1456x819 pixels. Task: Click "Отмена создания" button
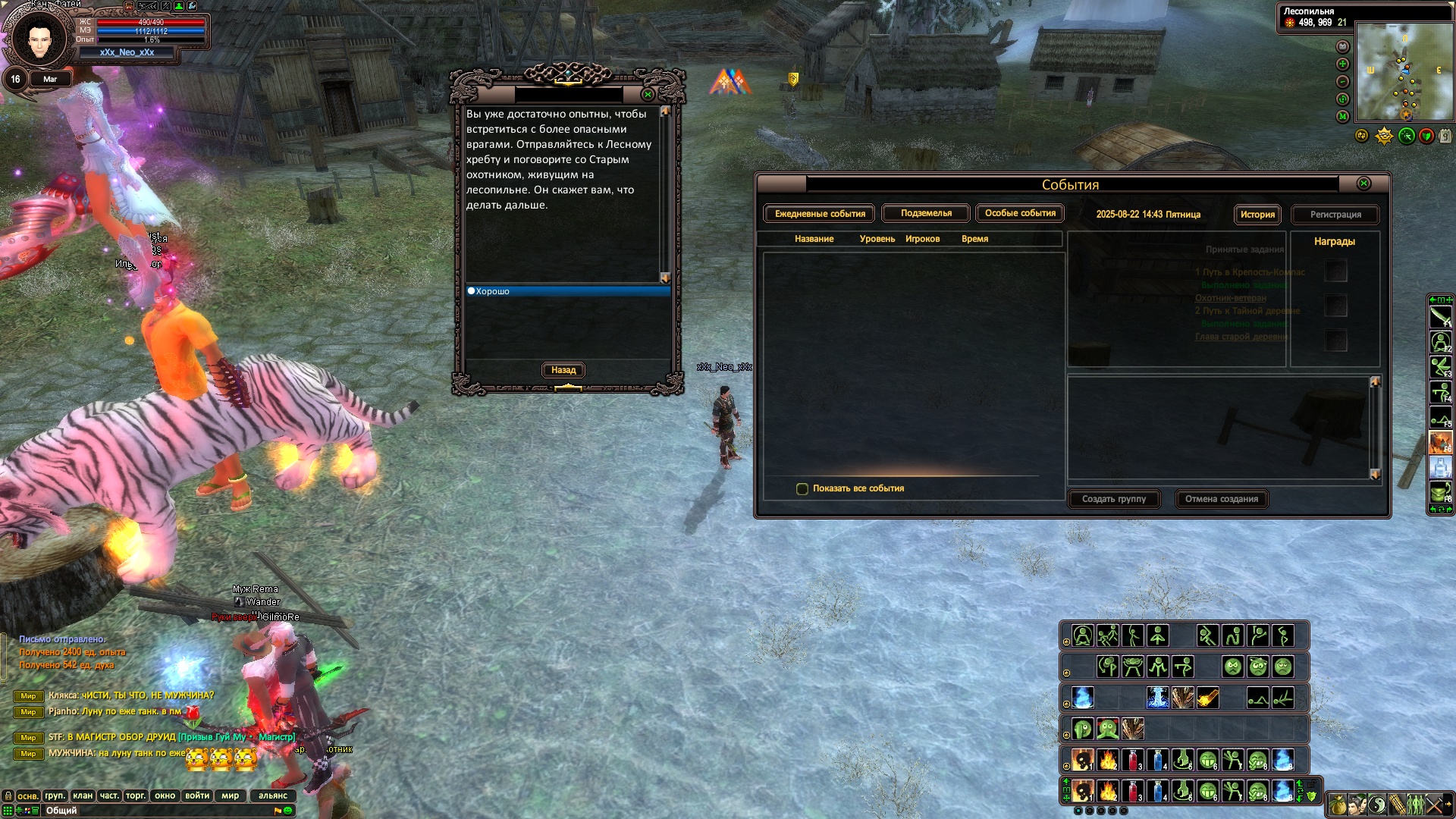click(1221, 499)
